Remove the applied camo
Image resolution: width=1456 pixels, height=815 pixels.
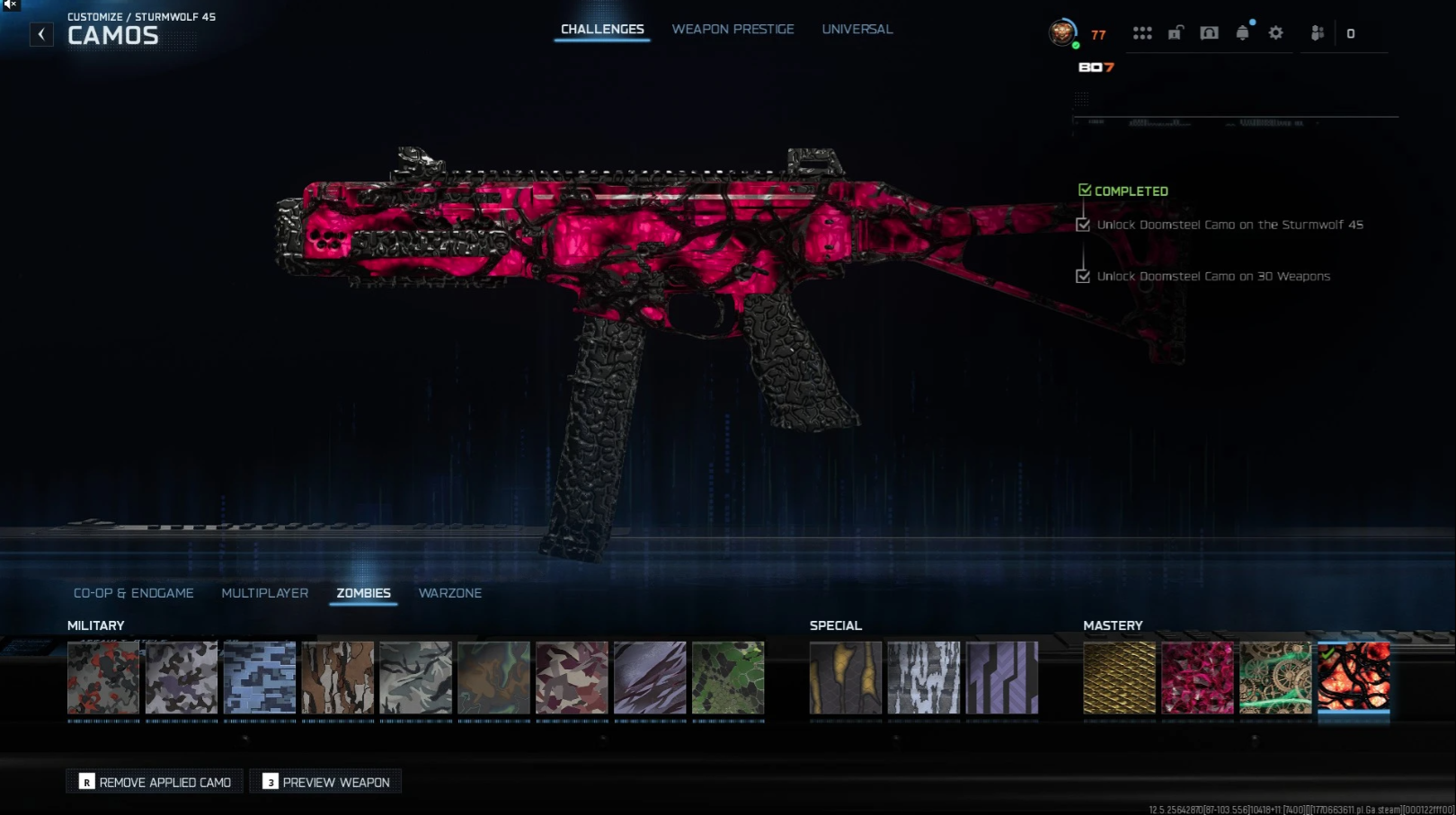[x=155, y=782]
